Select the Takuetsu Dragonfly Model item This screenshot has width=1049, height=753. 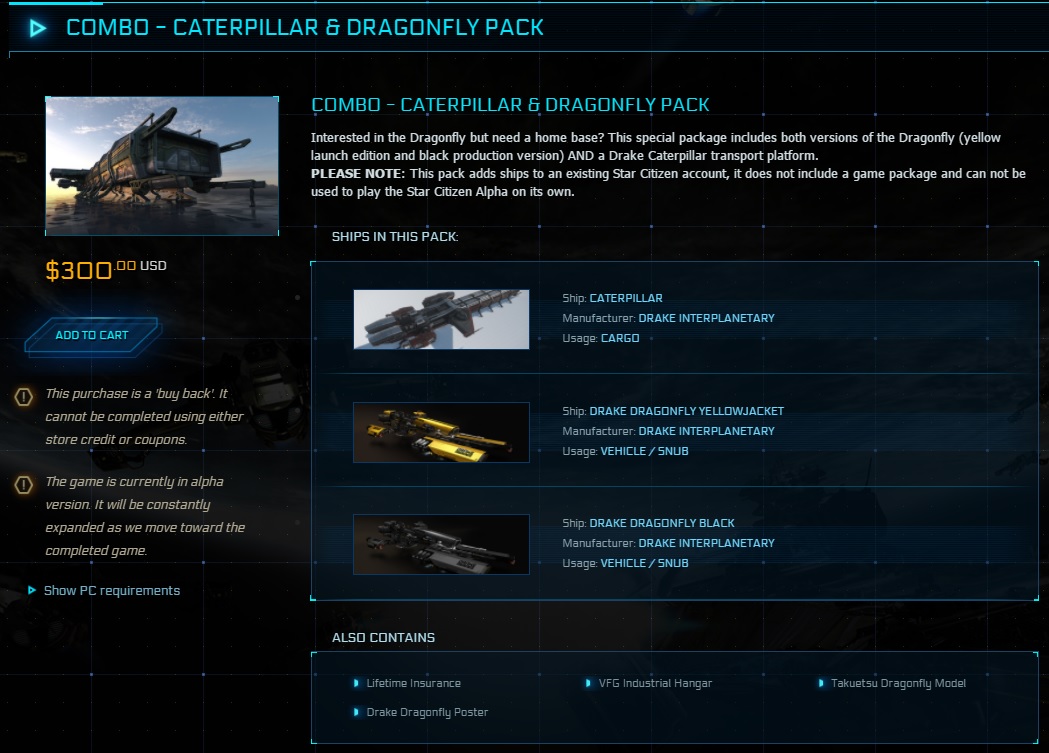click(898, 683)
